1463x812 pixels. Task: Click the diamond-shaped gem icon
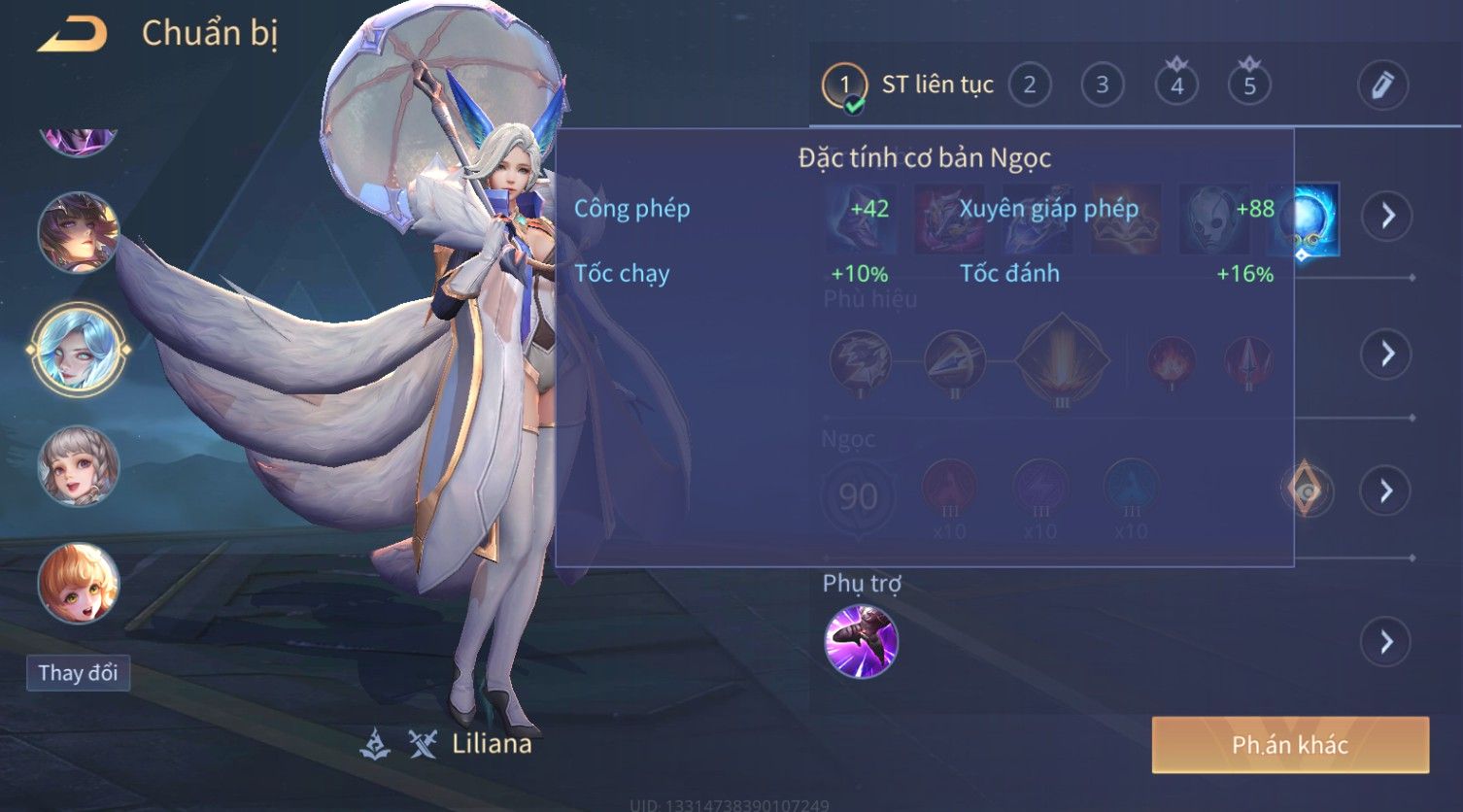coord(1308,491)
